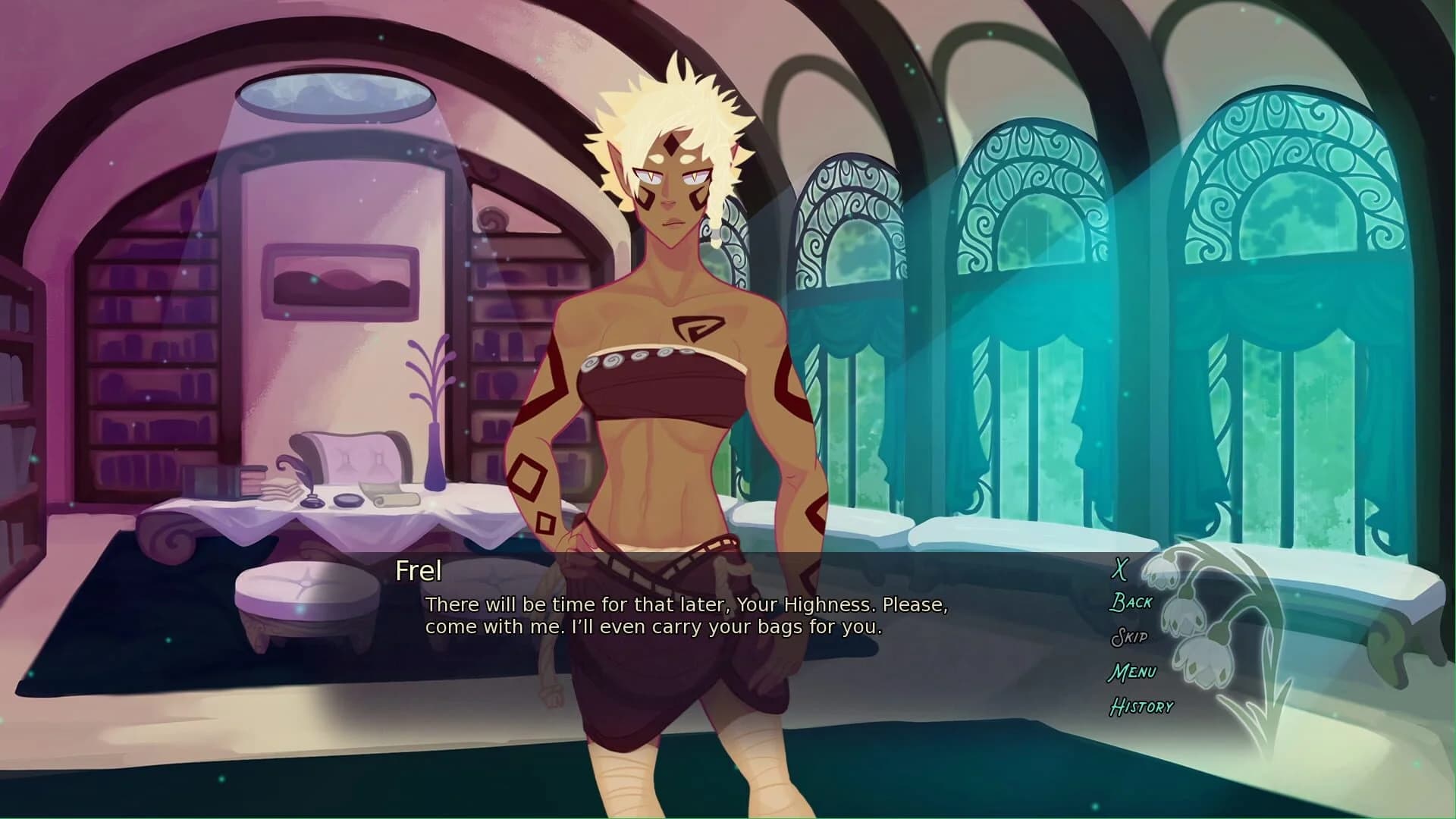Activate fast-forward by pressing Skip
Viewport: 1456px width, 819px height.
(1129, 638)
